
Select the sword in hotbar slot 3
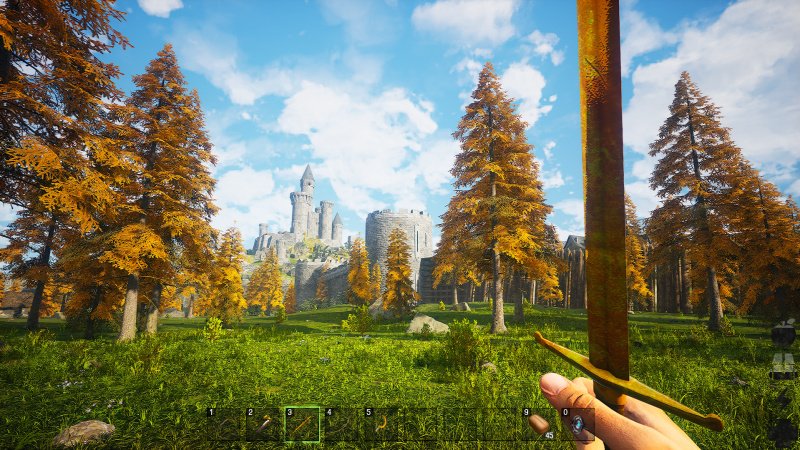click(303, 425)
